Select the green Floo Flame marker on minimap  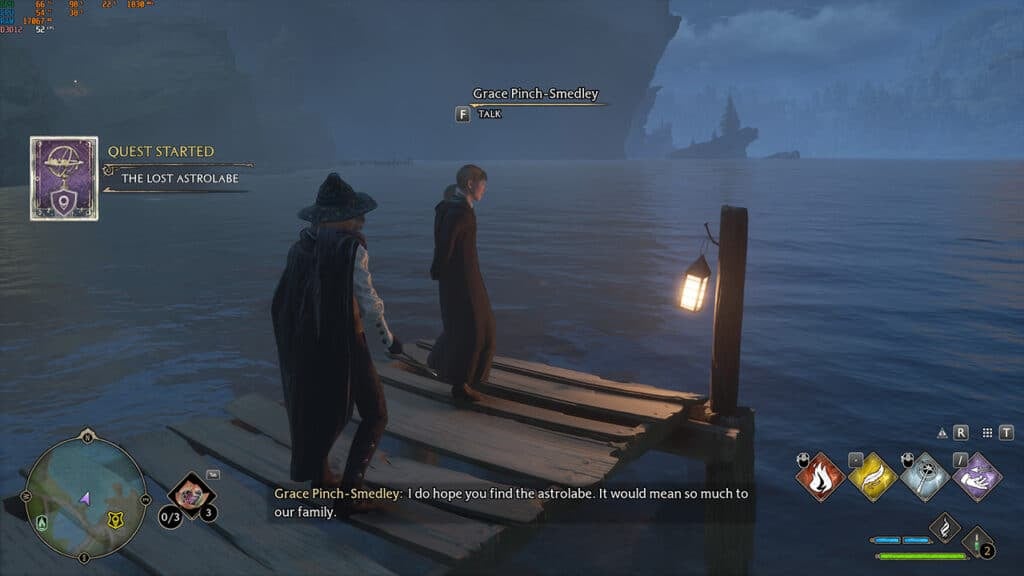(40, 521)
